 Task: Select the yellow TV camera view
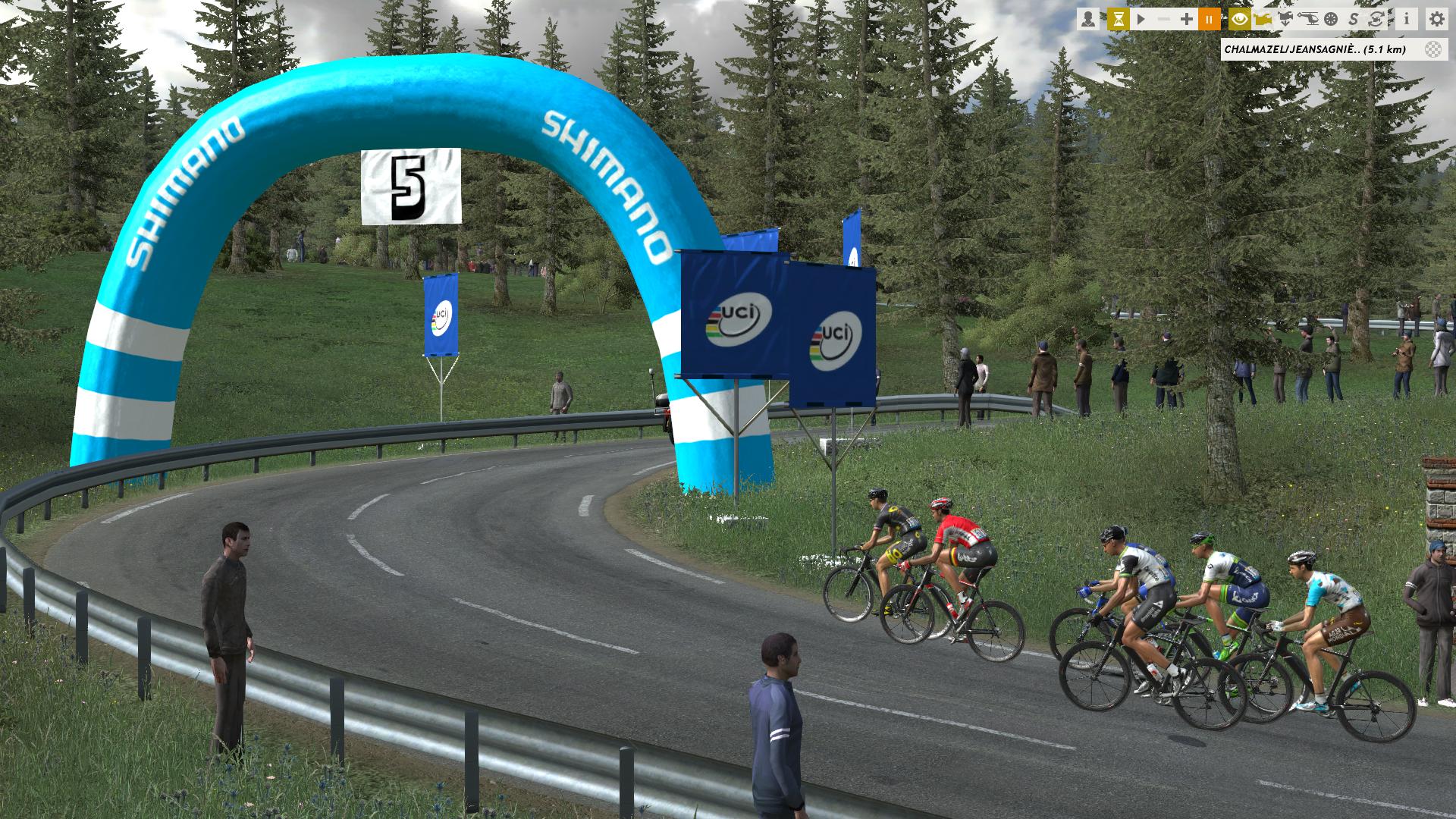[x=1263, y=19]
